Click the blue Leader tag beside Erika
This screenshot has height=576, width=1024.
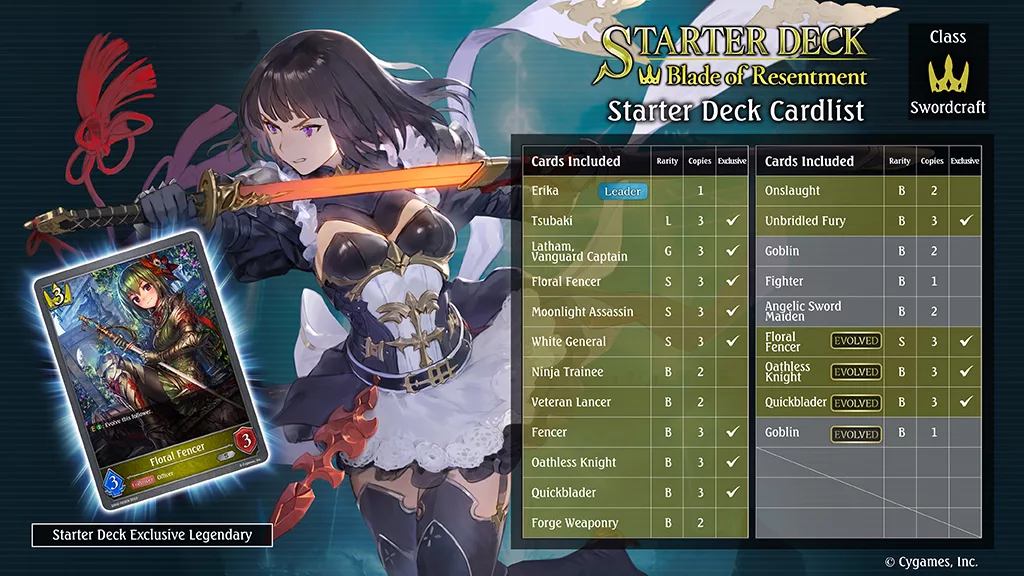[622, 191]
